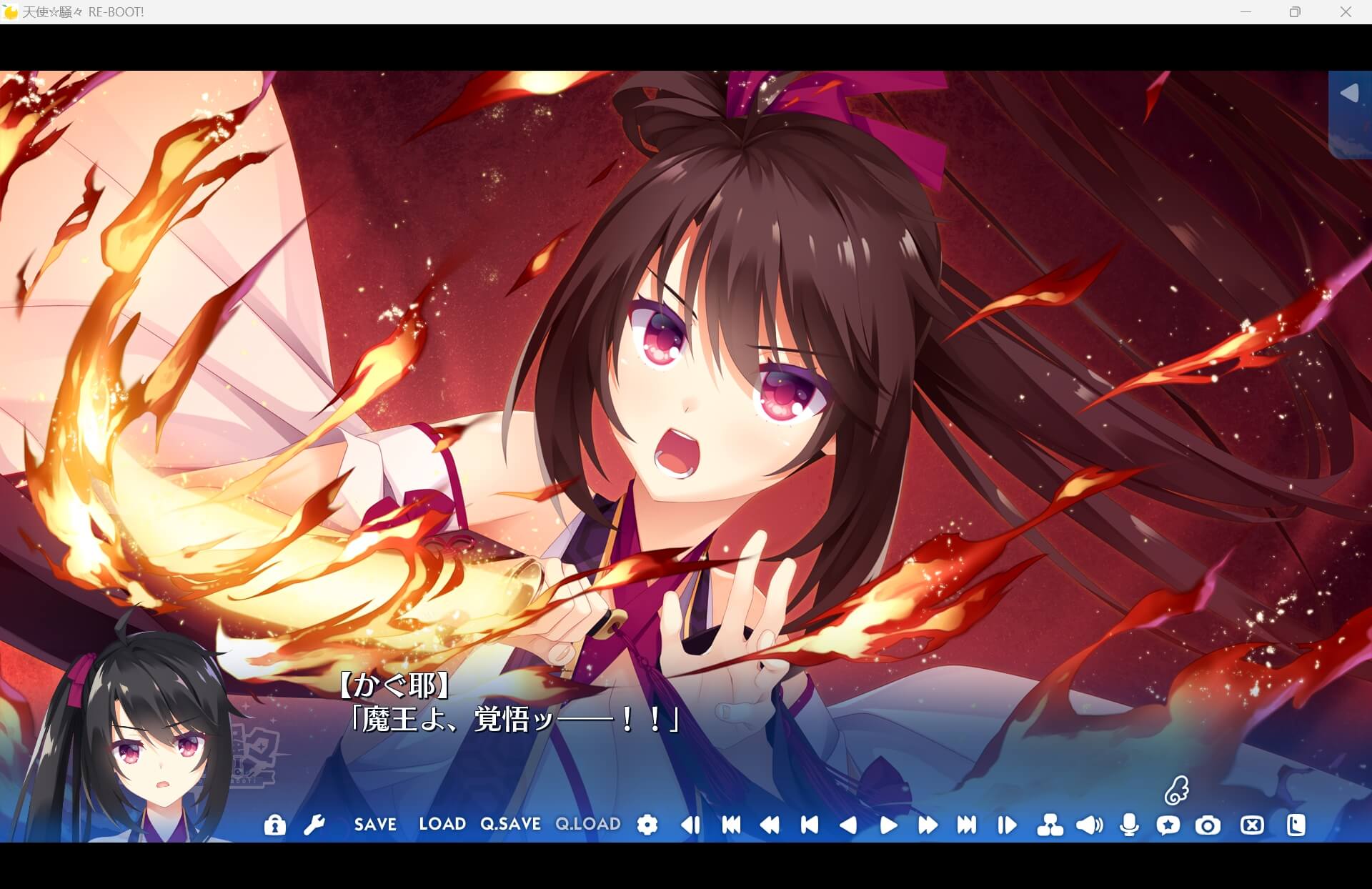Open the voice replay microphone icon
The height and width of the screenshot is (889, 1372).
point(1130,825)
